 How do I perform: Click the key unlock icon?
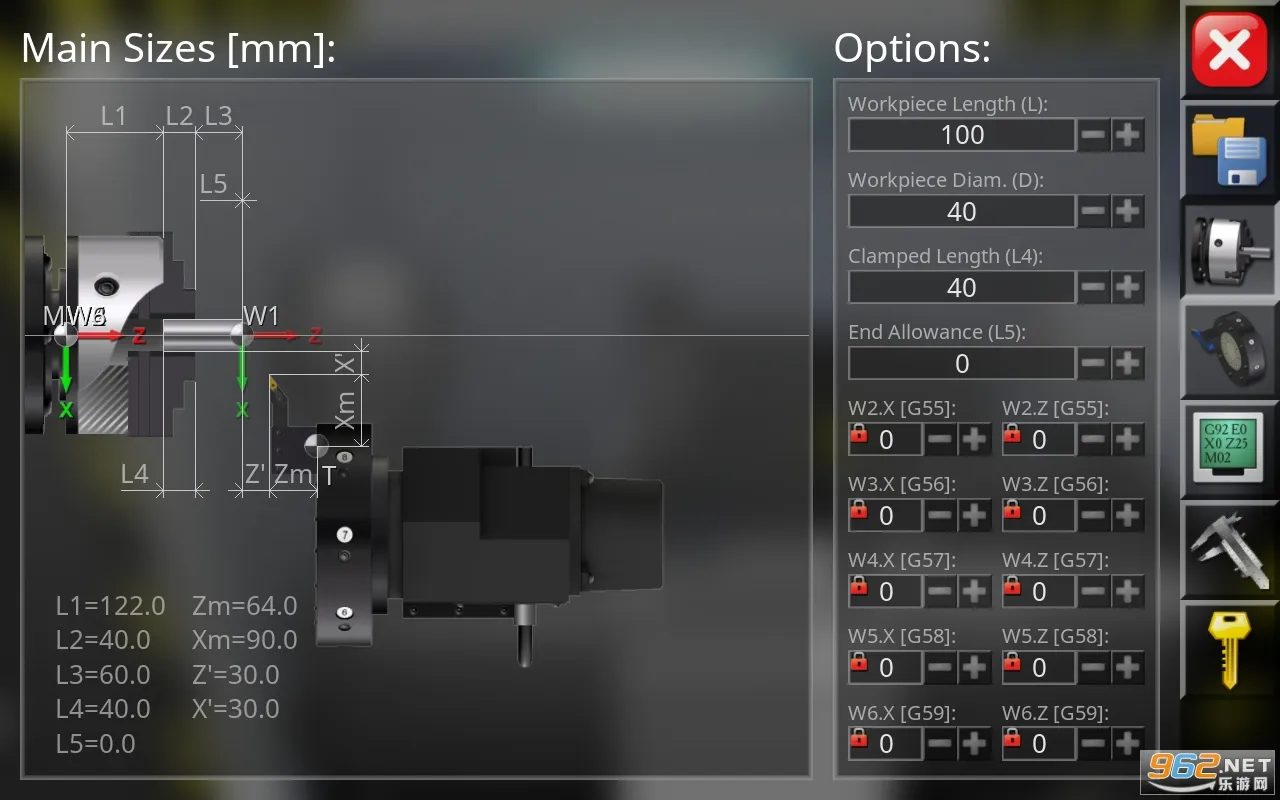(1229, 650)
